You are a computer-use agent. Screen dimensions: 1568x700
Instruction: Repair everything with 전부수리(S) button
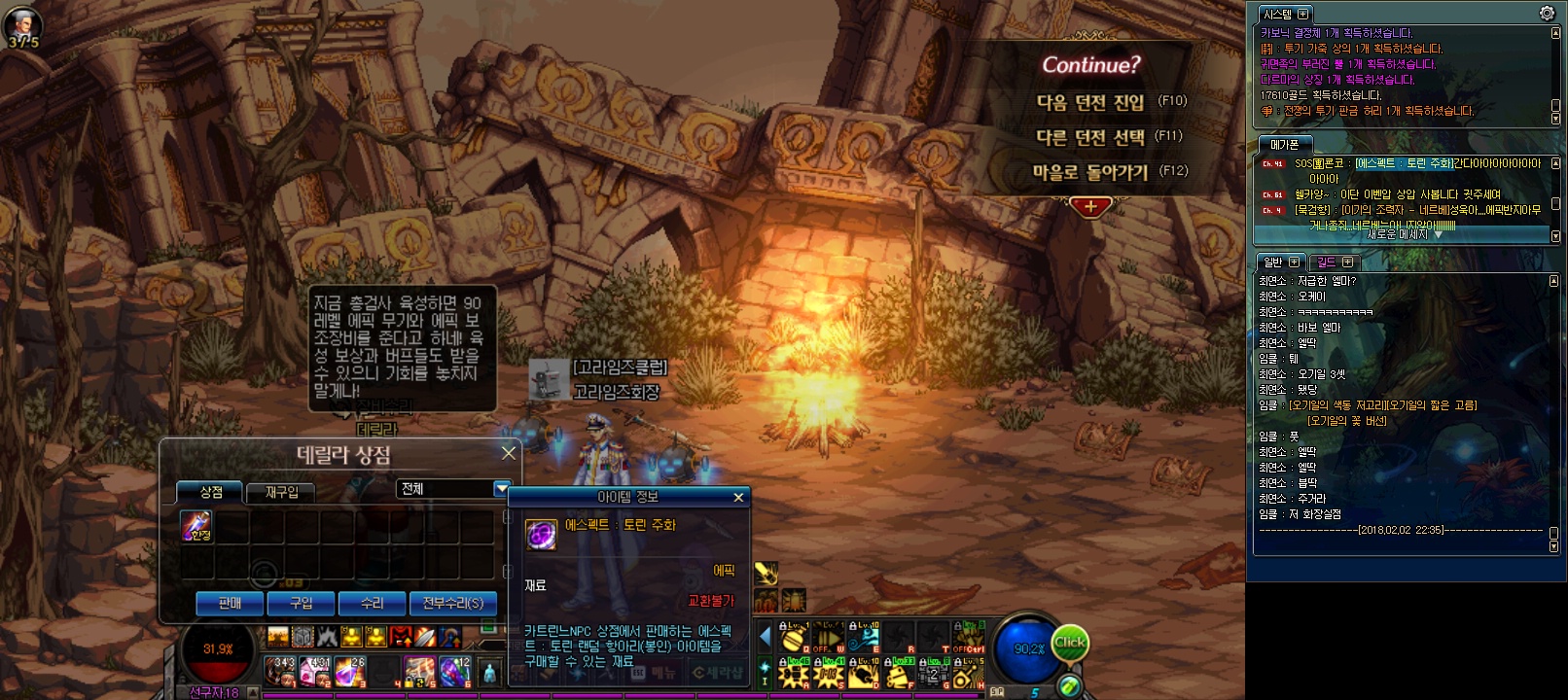(x=452, y=603)
